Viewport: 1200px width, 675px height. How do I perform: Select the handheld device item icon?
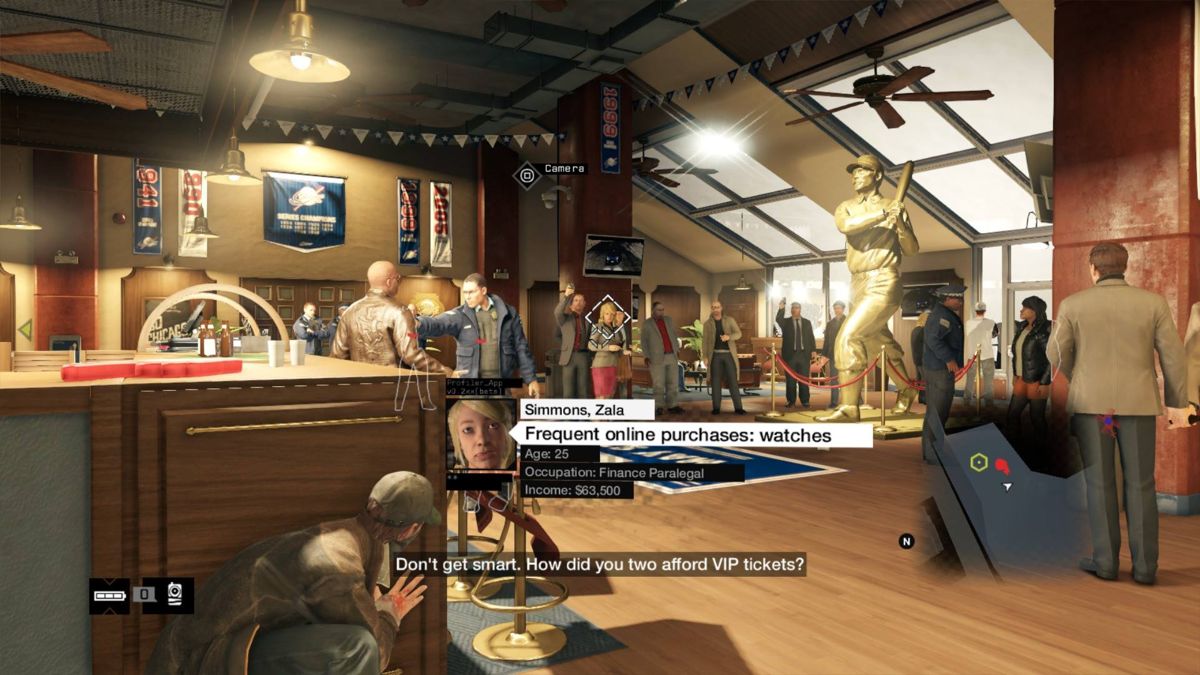[x=175, y=594]
